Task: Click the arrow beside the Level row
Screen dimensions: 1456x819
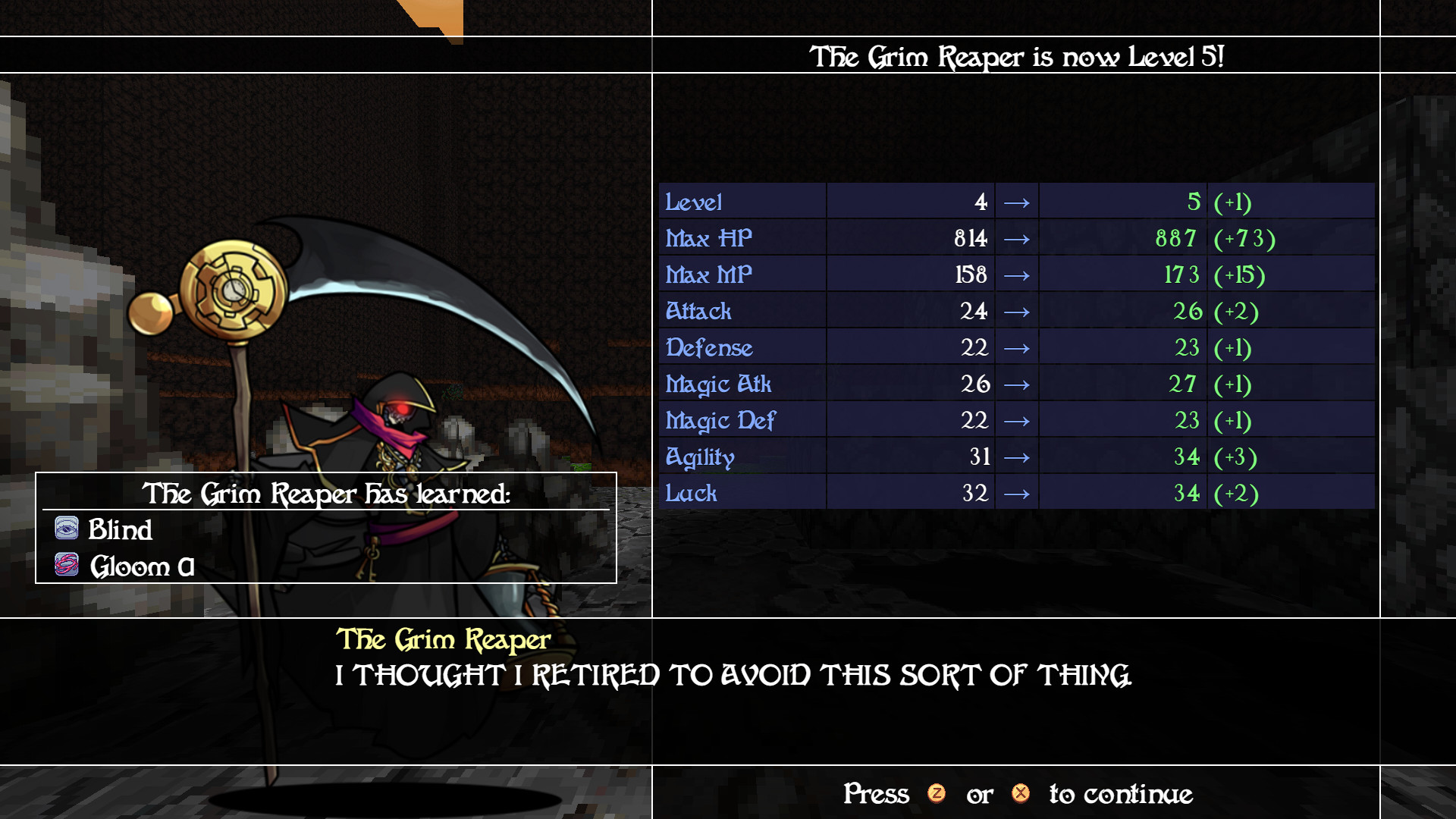Action: pyautogui.click(x=1015, y=202)
